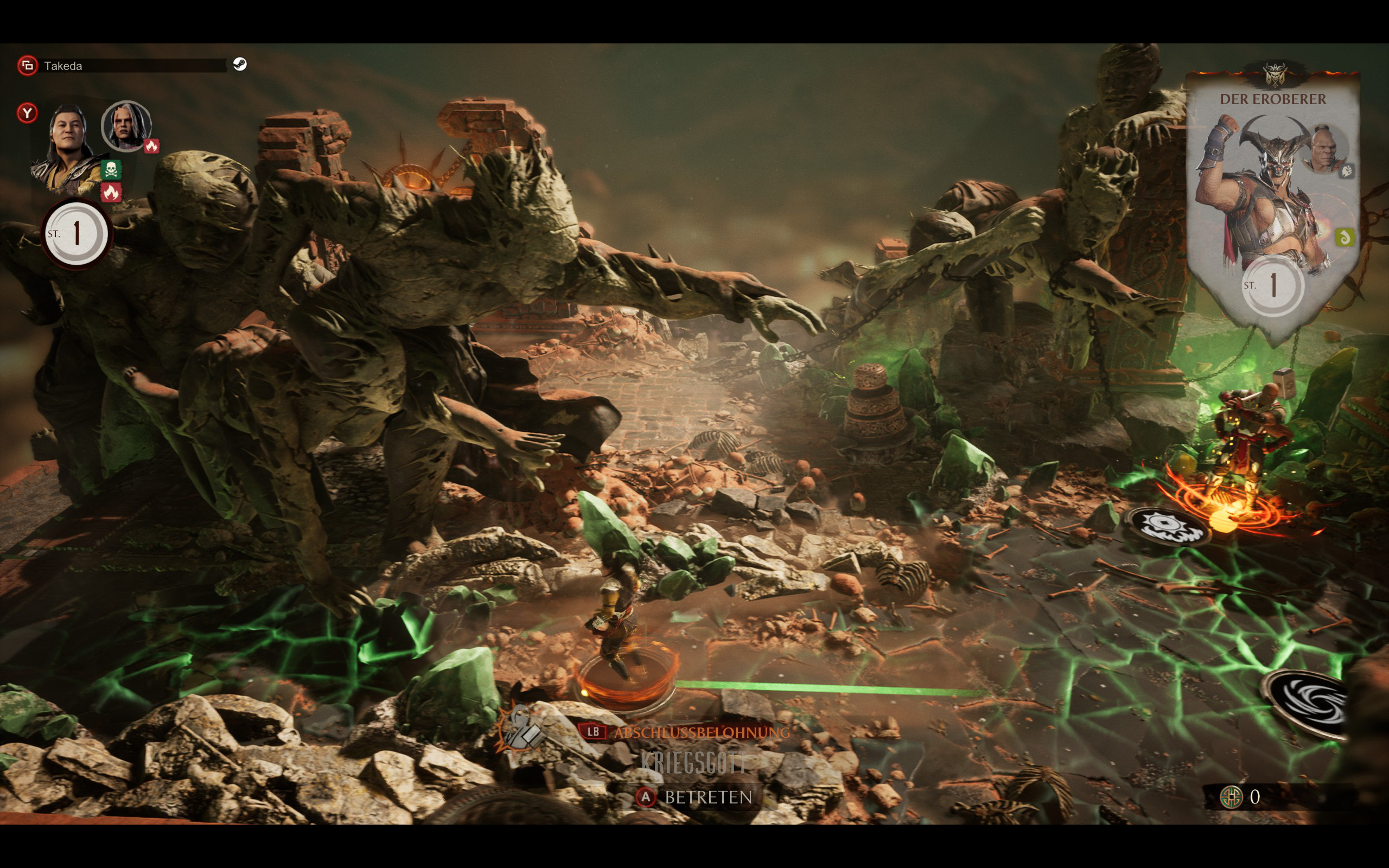
Task: Open Shang Tsung's fighter portrait
Action: (x=68, y=146)
